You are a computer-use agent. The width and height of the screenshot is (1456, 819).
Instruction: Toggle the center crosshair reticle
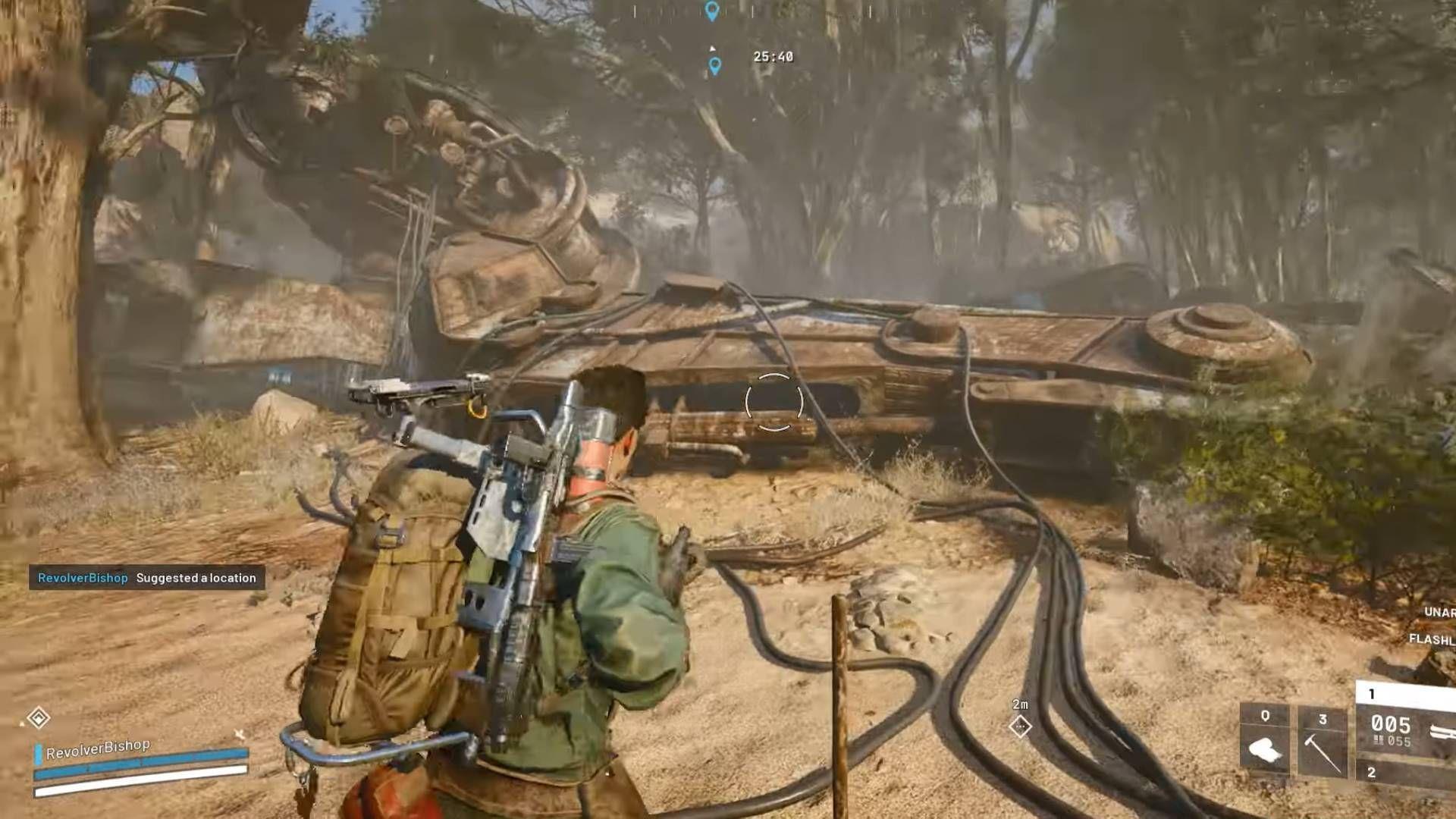click(x=773, y=402)
